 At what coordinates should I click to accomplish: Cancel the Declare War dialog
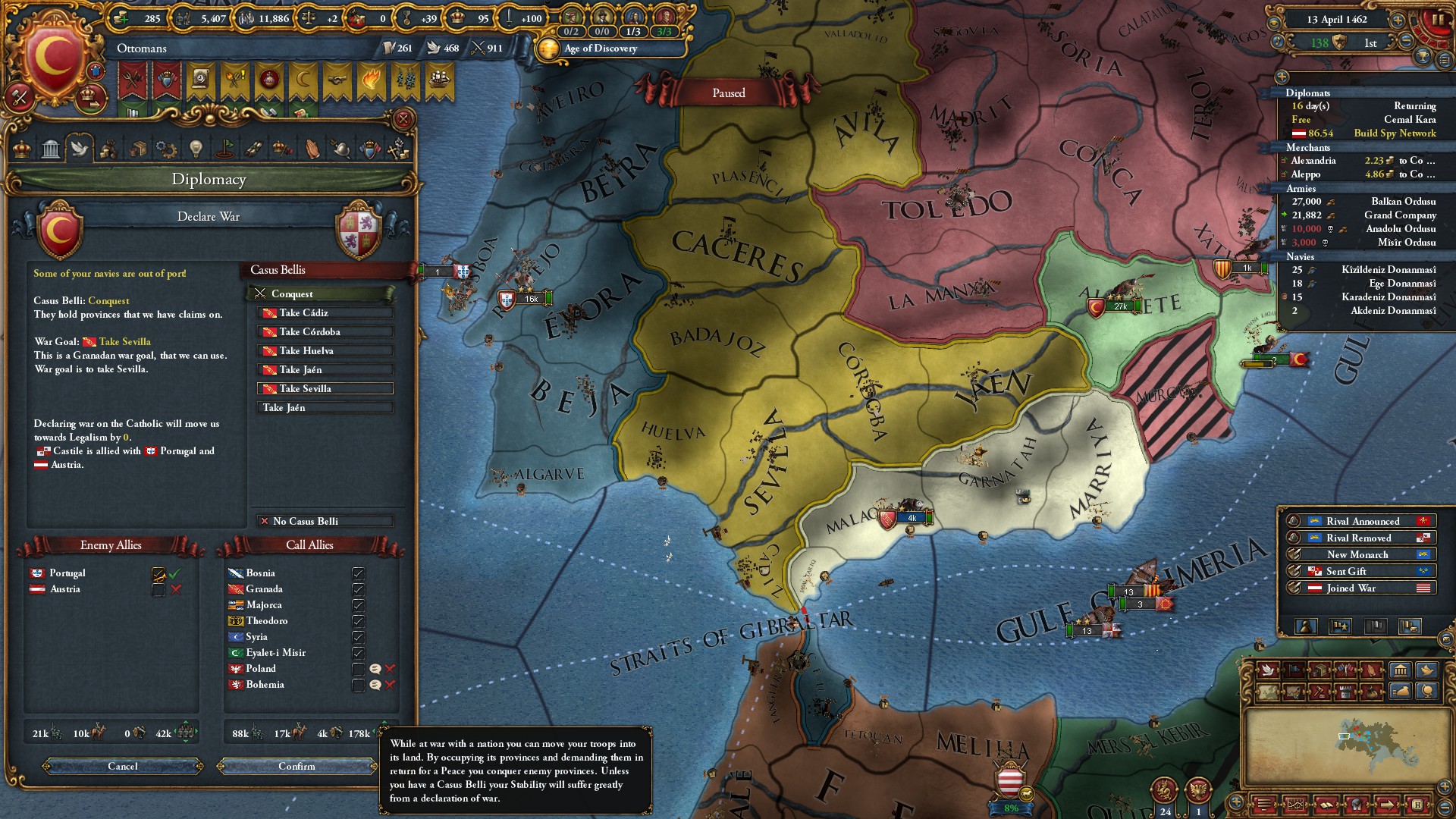click(123, 767)
